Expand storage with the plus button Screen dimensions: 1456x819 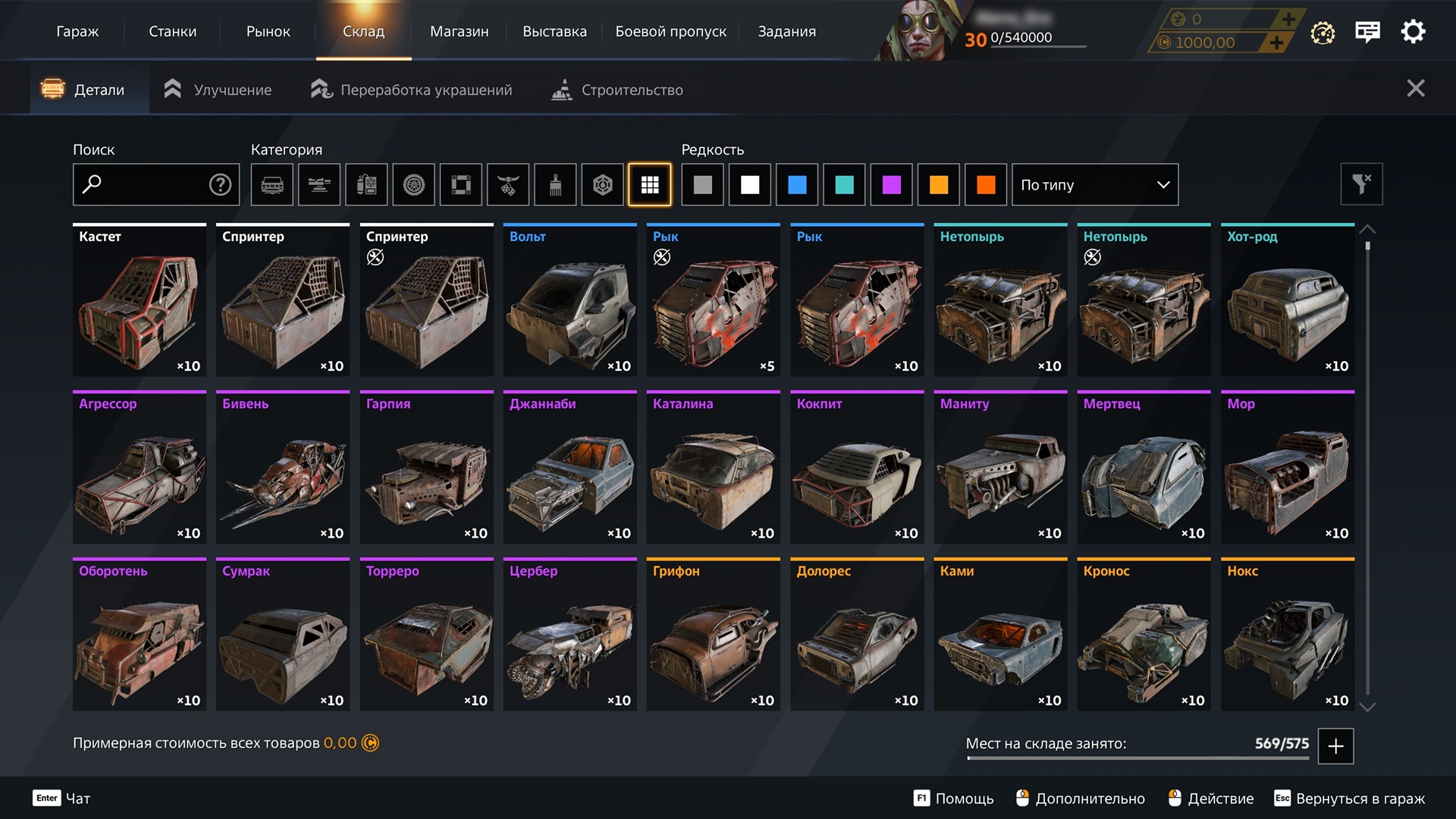[x=1335, y=746]
